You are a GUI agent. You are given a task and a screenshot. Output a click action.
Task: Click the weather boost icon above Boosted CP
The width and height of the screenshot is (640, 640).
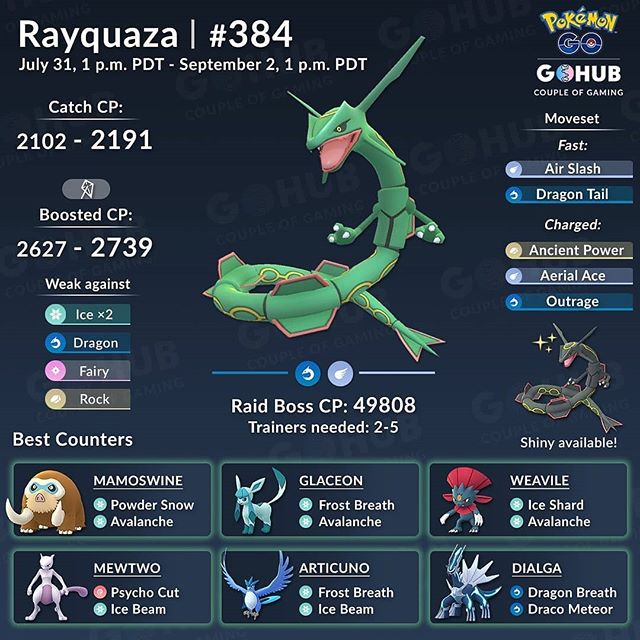pyautogui.click(x=86, y=188)
